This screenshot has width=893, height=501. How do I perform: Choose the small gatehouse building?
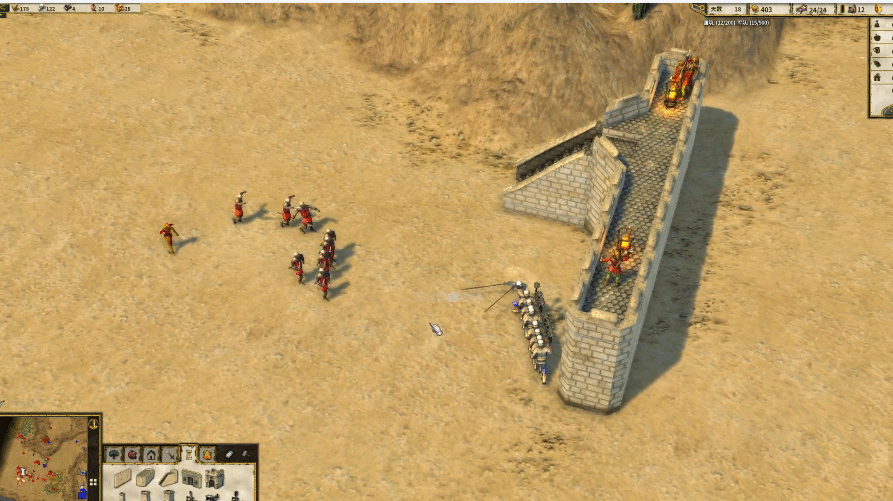191,478
